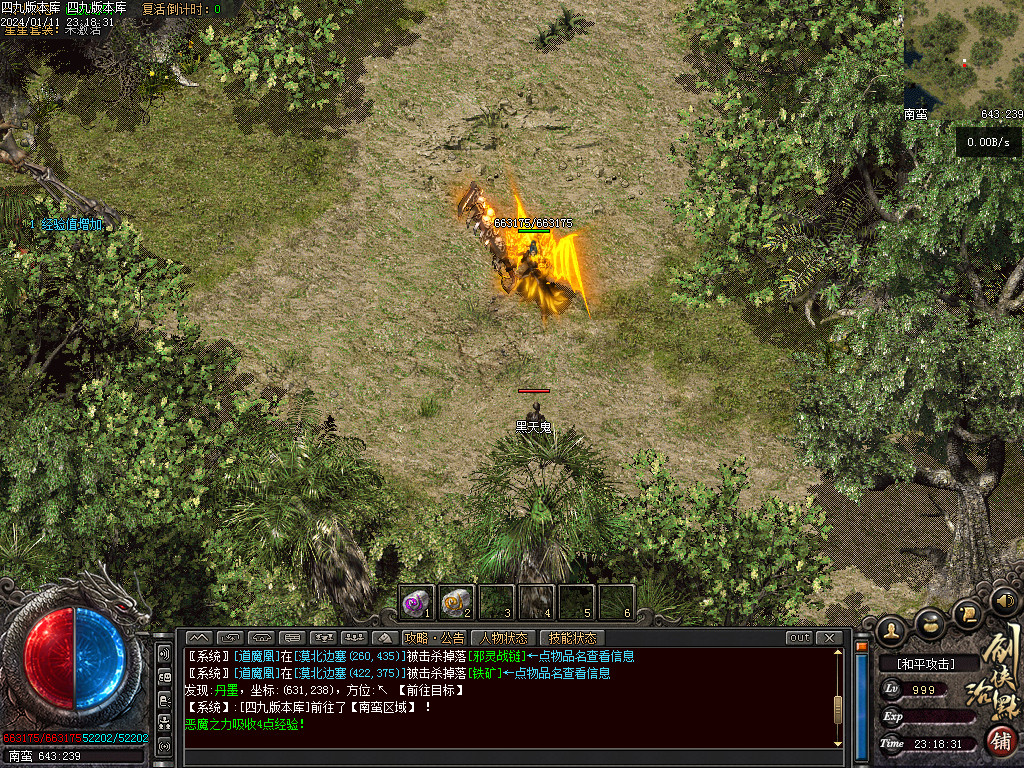Click the out button on chat panel
The height and width of the screenshot is (768, 1024).
[x=799, y=638]
